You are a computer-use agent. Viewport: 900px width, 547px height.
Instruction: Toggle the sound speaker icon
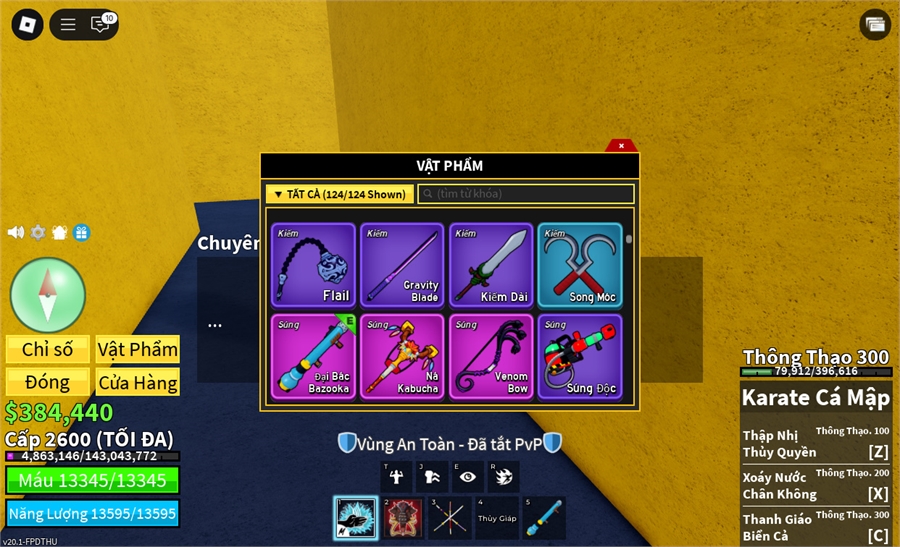[x=16, y=232]
